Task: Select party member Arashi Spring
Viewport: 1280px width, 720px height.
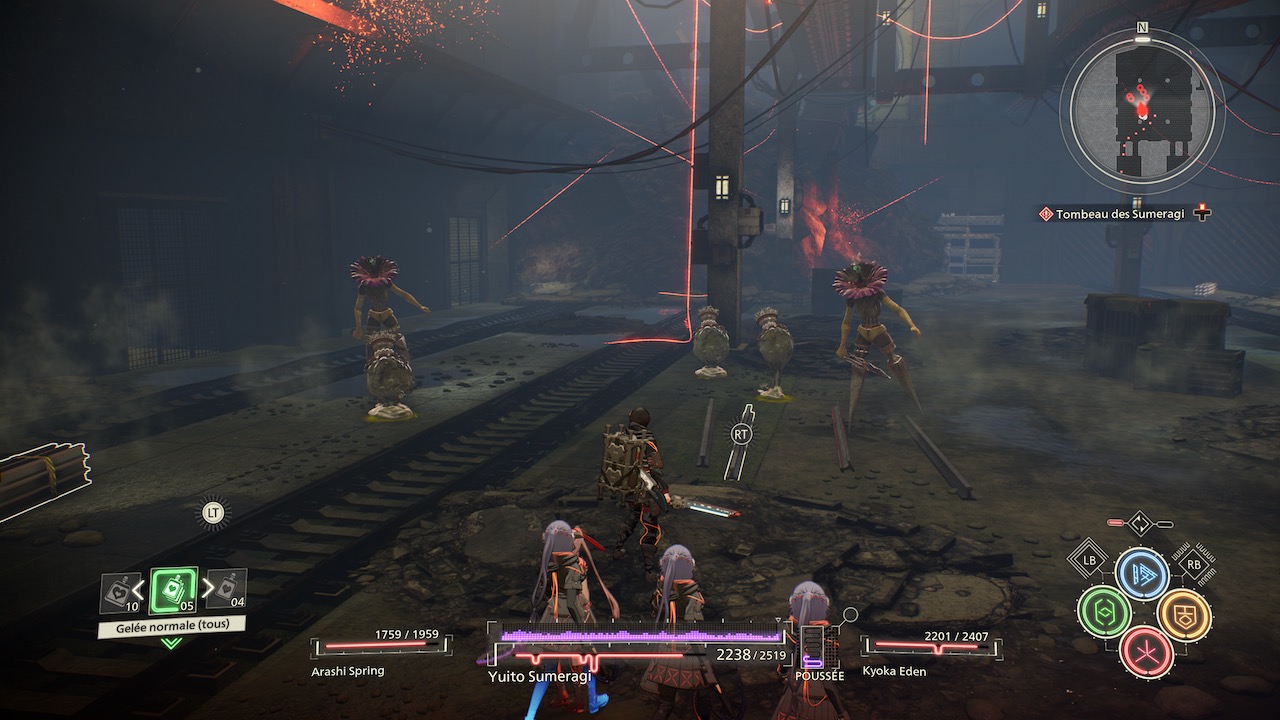Action: coord(380,646)
